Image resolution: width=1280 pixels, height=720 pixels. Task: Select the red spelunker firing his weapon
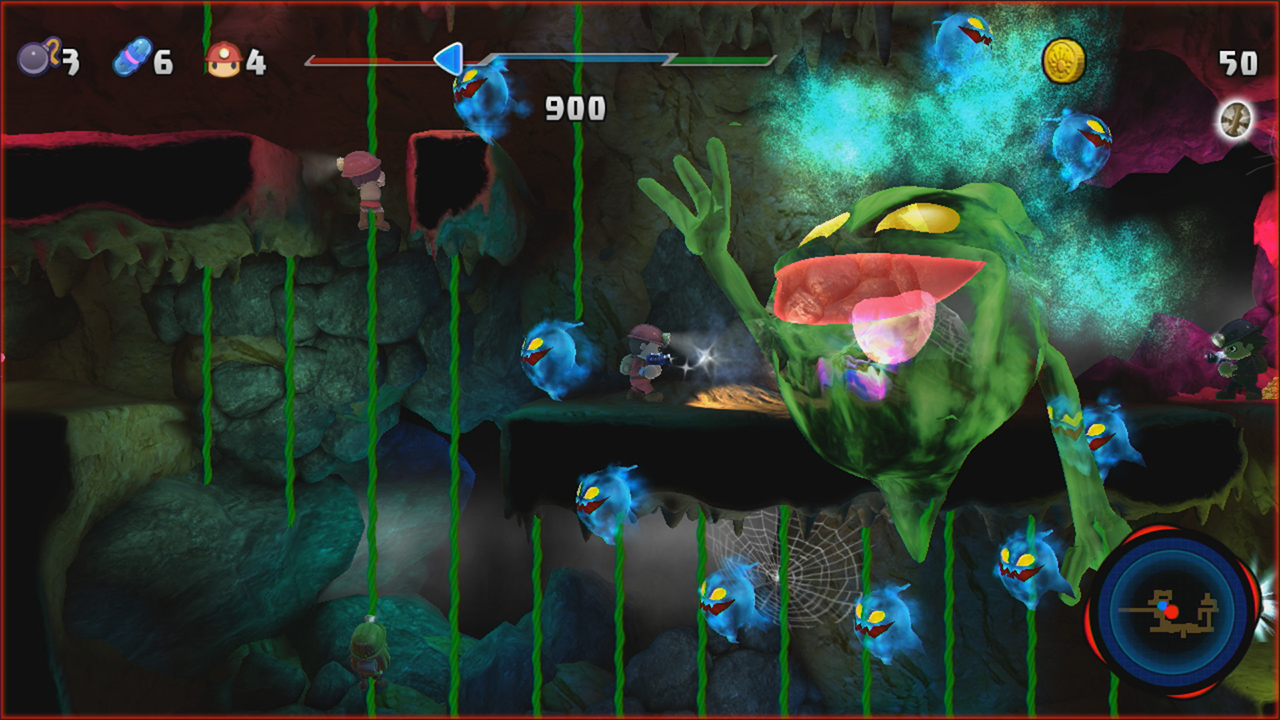644,360
